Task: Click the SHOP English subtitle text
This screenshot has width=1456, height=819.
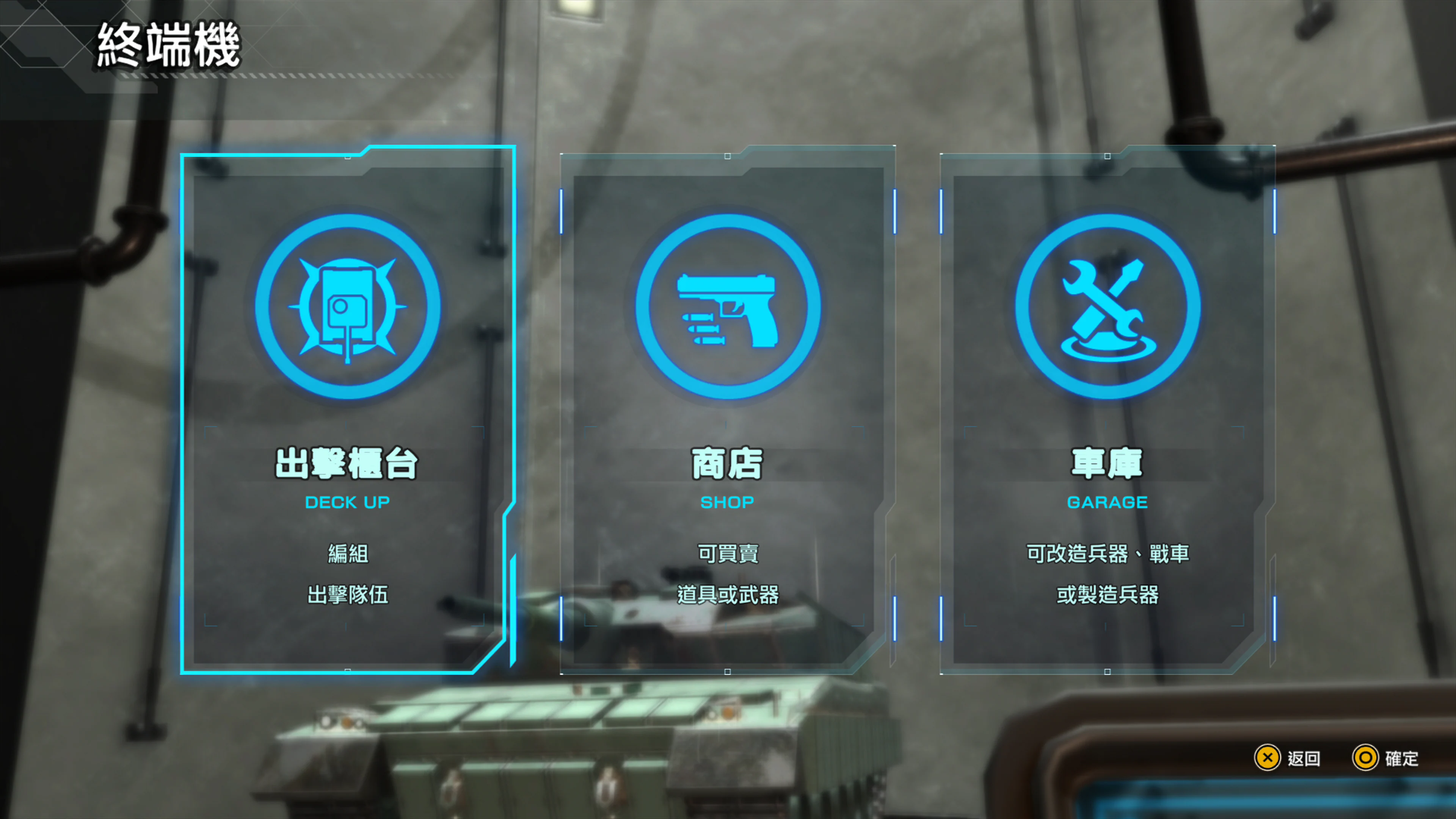Action: 728,502
